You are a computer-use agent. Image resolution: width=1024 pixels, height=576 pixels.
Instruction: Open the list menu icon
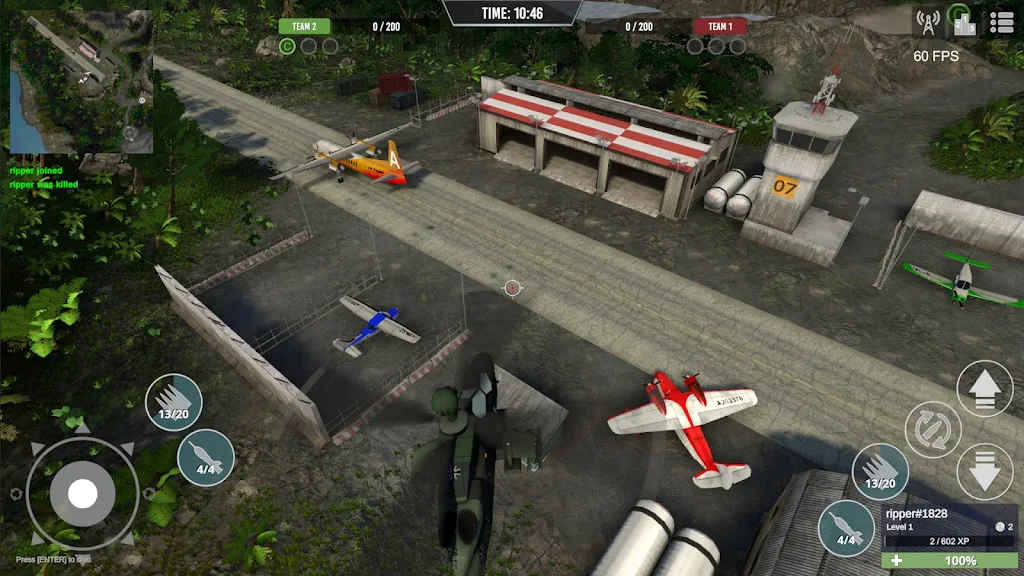click(1001, 22)
